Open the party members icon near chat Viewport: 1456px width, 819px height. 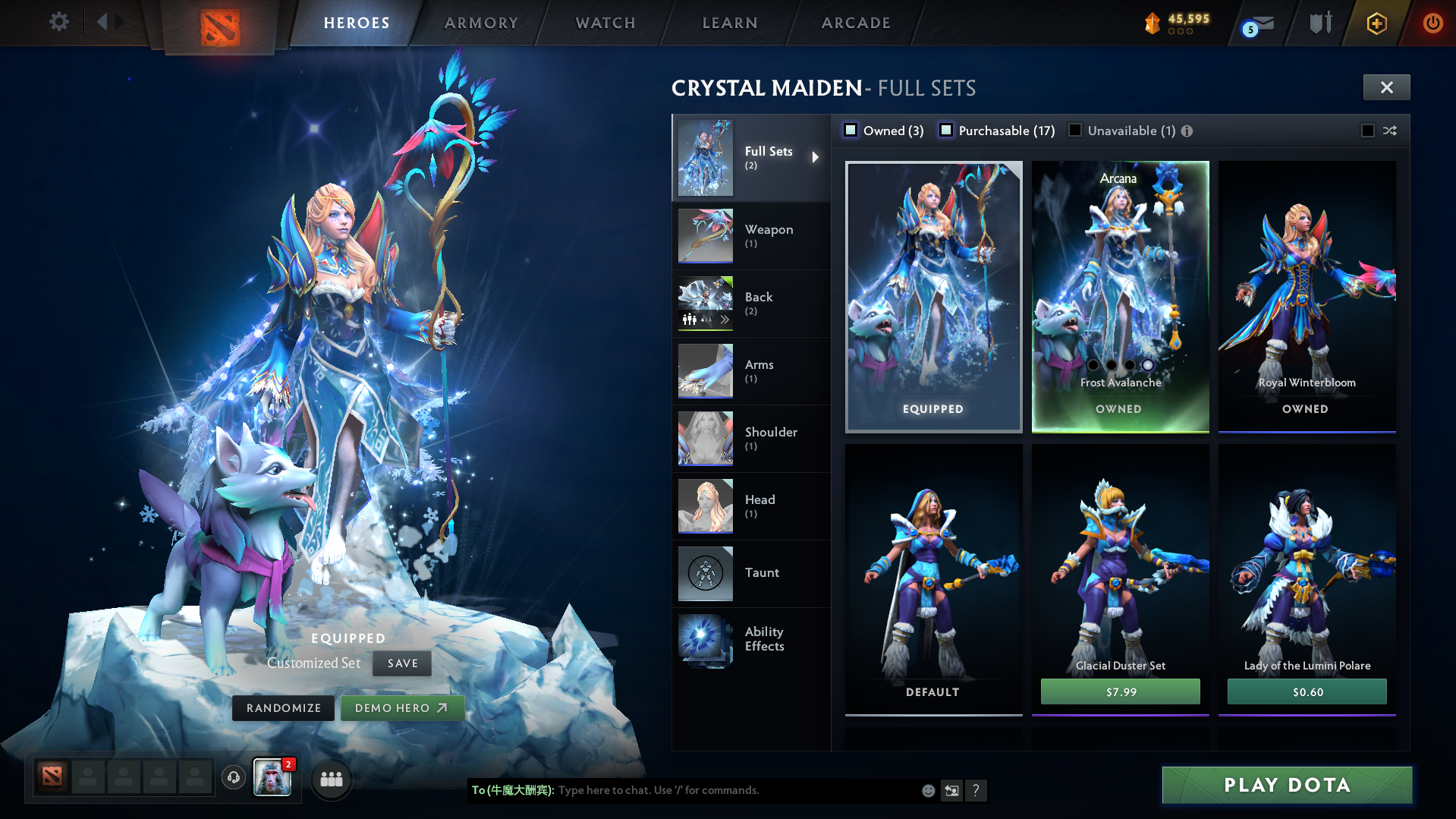pyautogui.click(x=331, y=779)
